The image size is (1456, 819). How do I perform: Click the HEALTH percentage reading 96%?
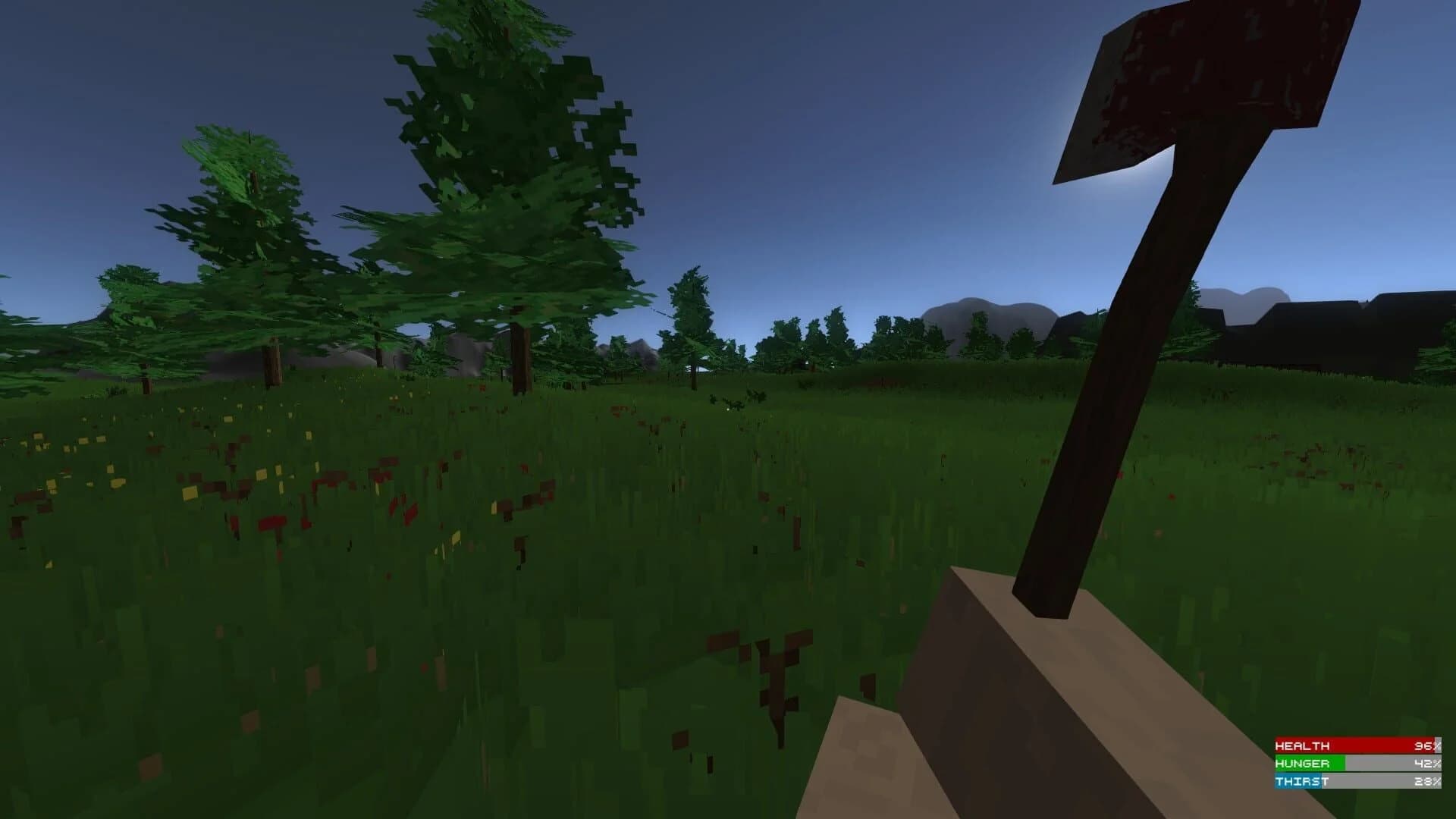pyautogui.click(x=1426, y=745)
